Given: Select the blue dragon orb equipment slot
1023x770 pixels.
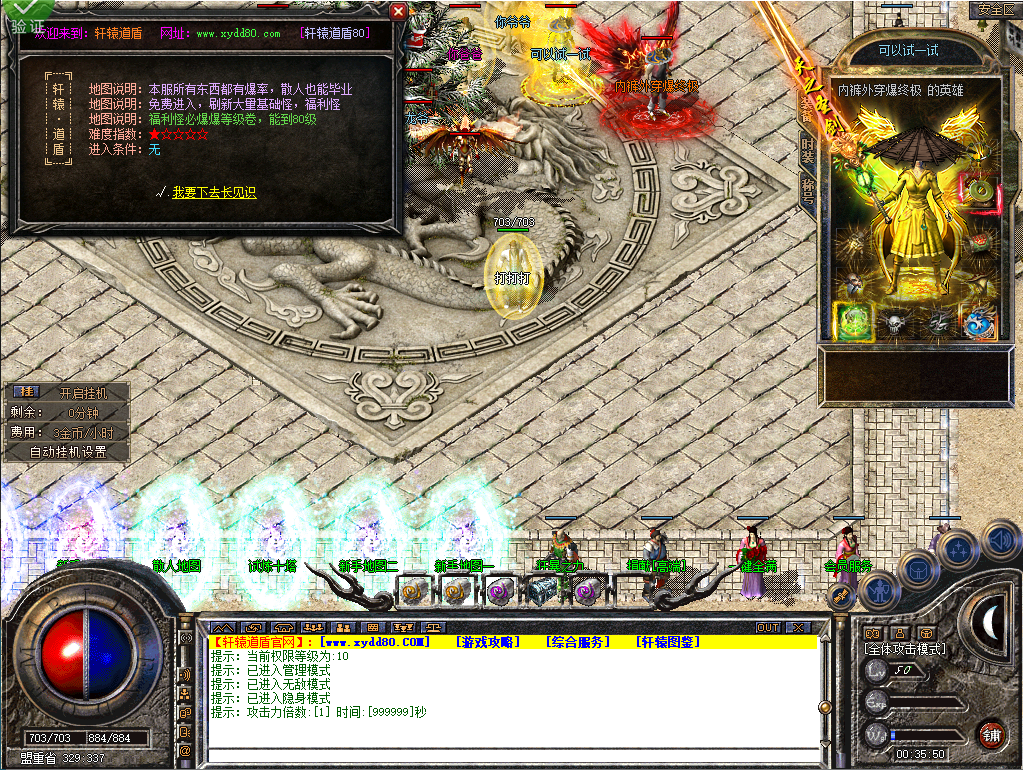Looking at the screenshot, I should (977, 321).
